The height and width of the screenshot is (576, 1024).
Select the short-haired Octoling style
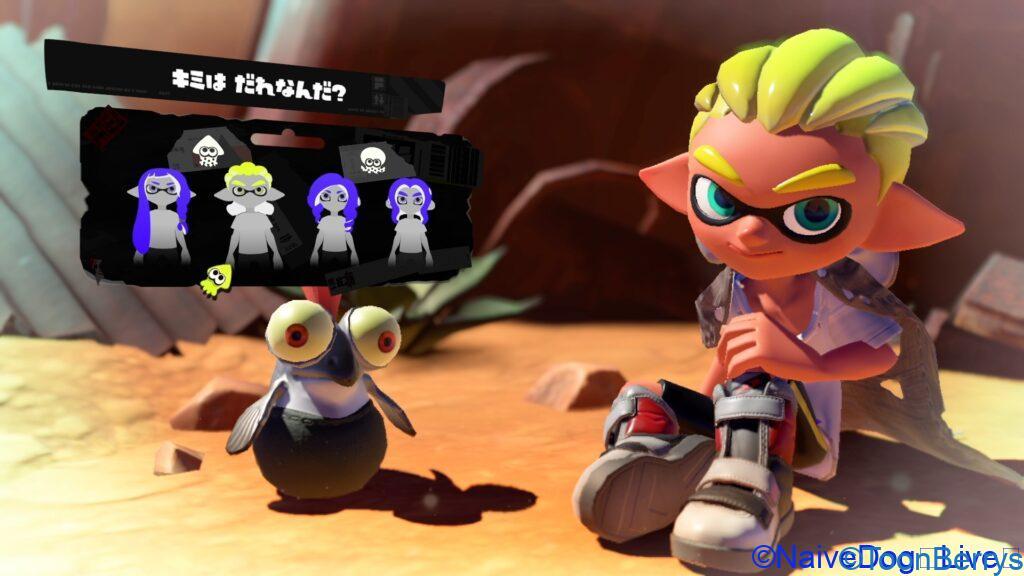click(409, 220)
